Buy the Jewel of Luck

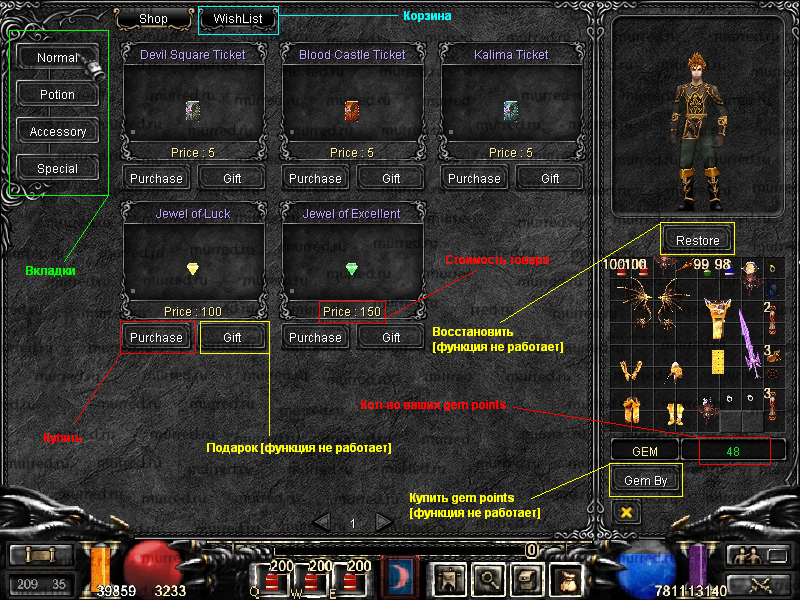[156, 338]
